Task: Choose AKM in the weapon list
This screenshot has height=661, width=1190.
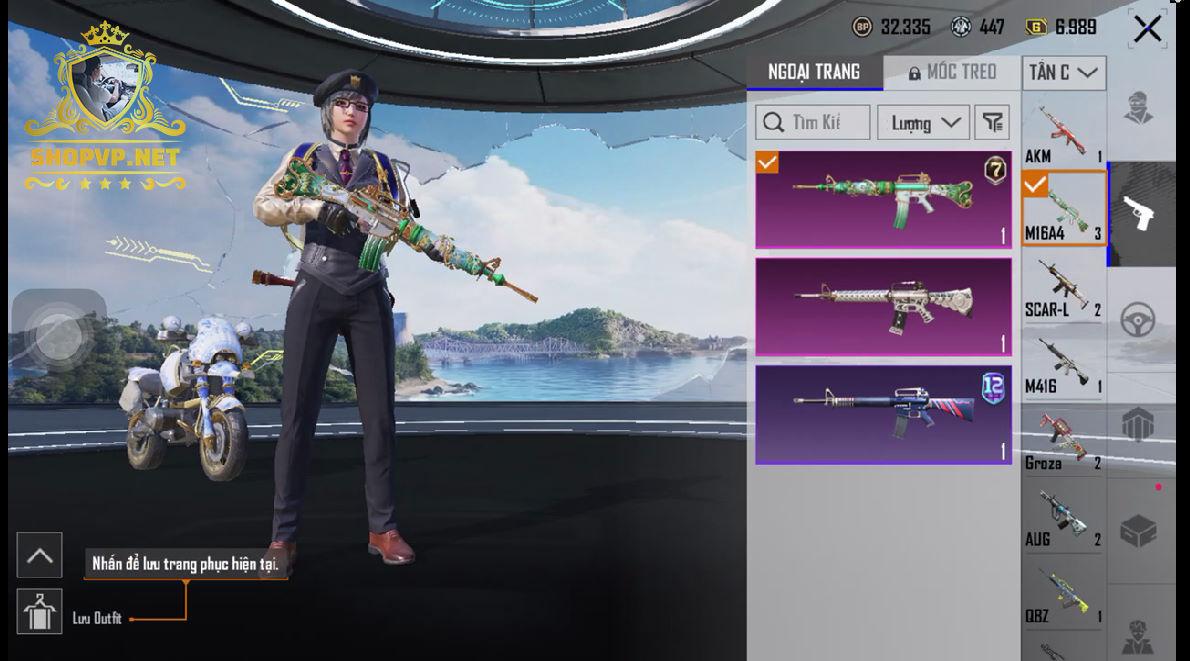Action: coord(1063,133)
